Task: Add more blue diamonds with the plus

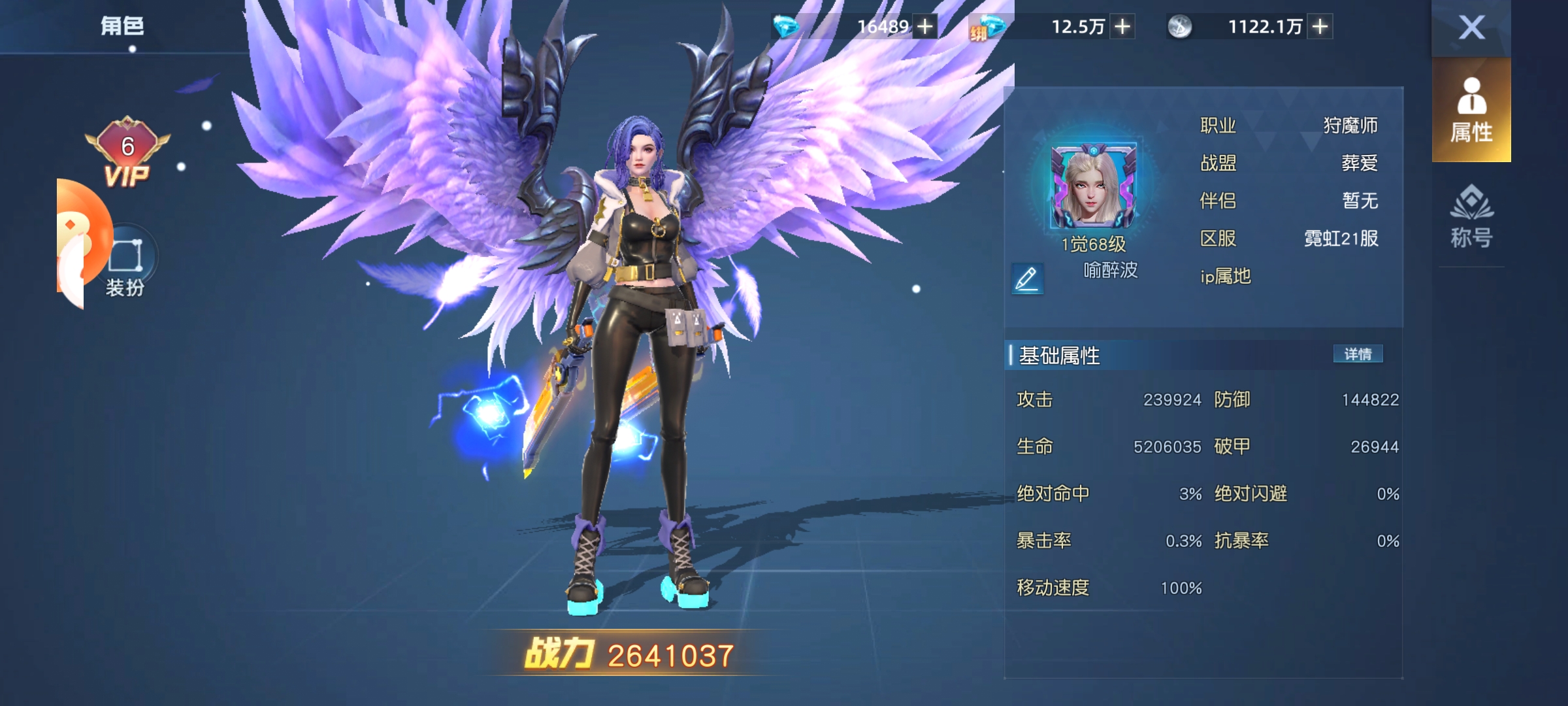Action: (x=925, y=27)
